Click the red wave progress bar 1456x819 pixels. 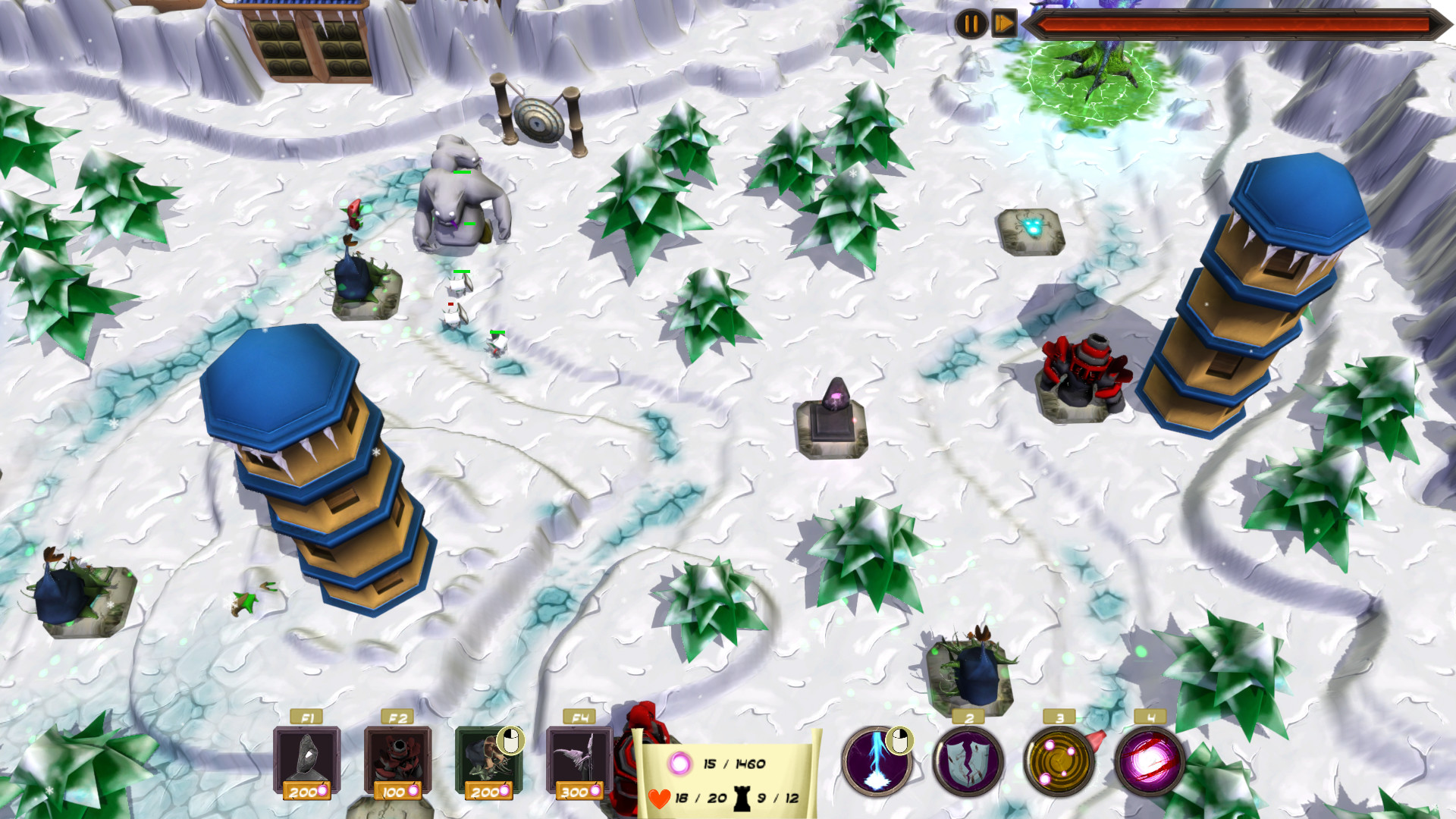click(1236, 23)
